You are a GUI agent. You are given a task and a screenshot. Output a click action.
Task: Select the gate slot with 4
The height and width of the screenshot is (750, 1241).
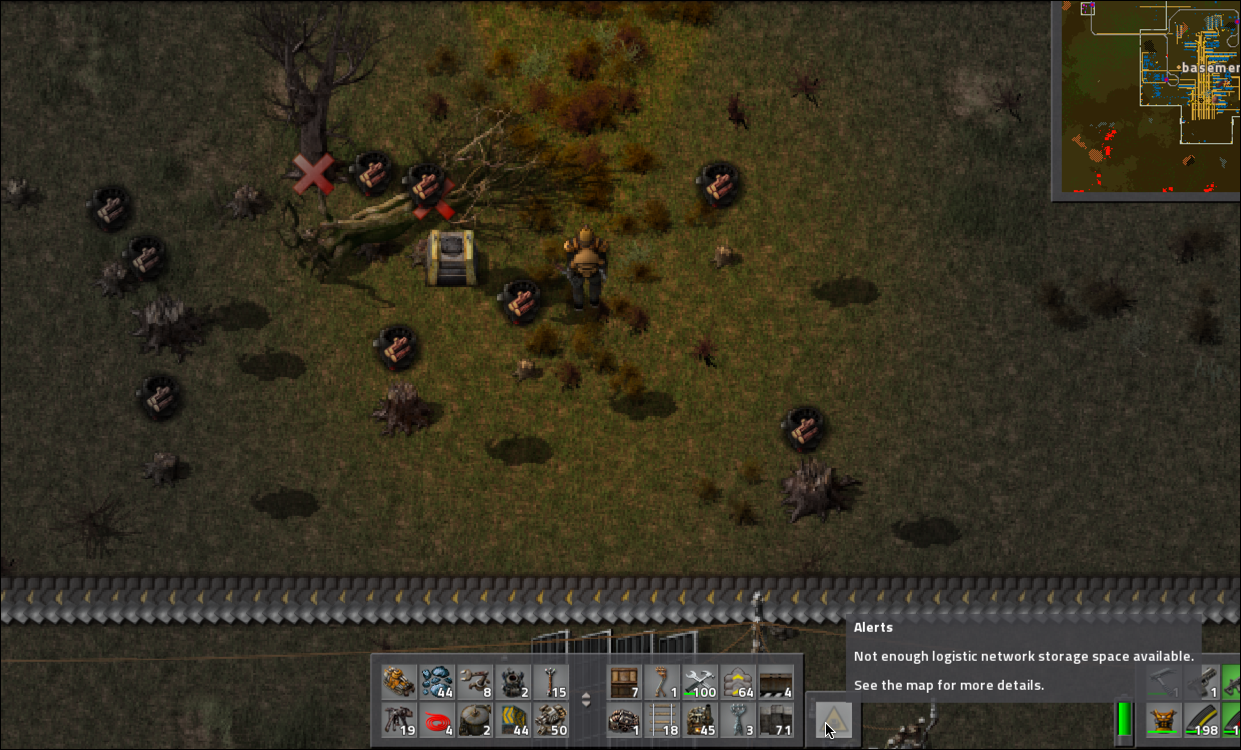(775, 683)
